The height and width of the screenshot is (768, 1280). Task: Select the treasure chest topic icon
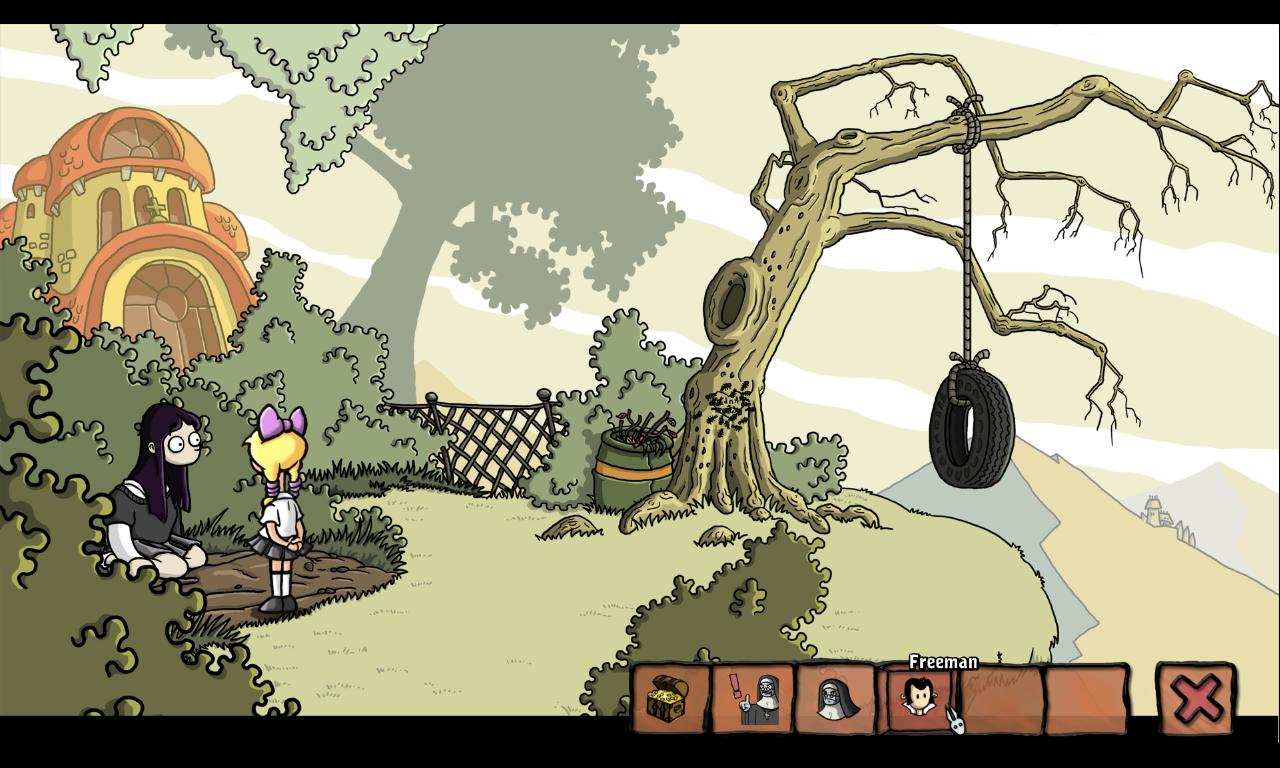coord(668,699)
